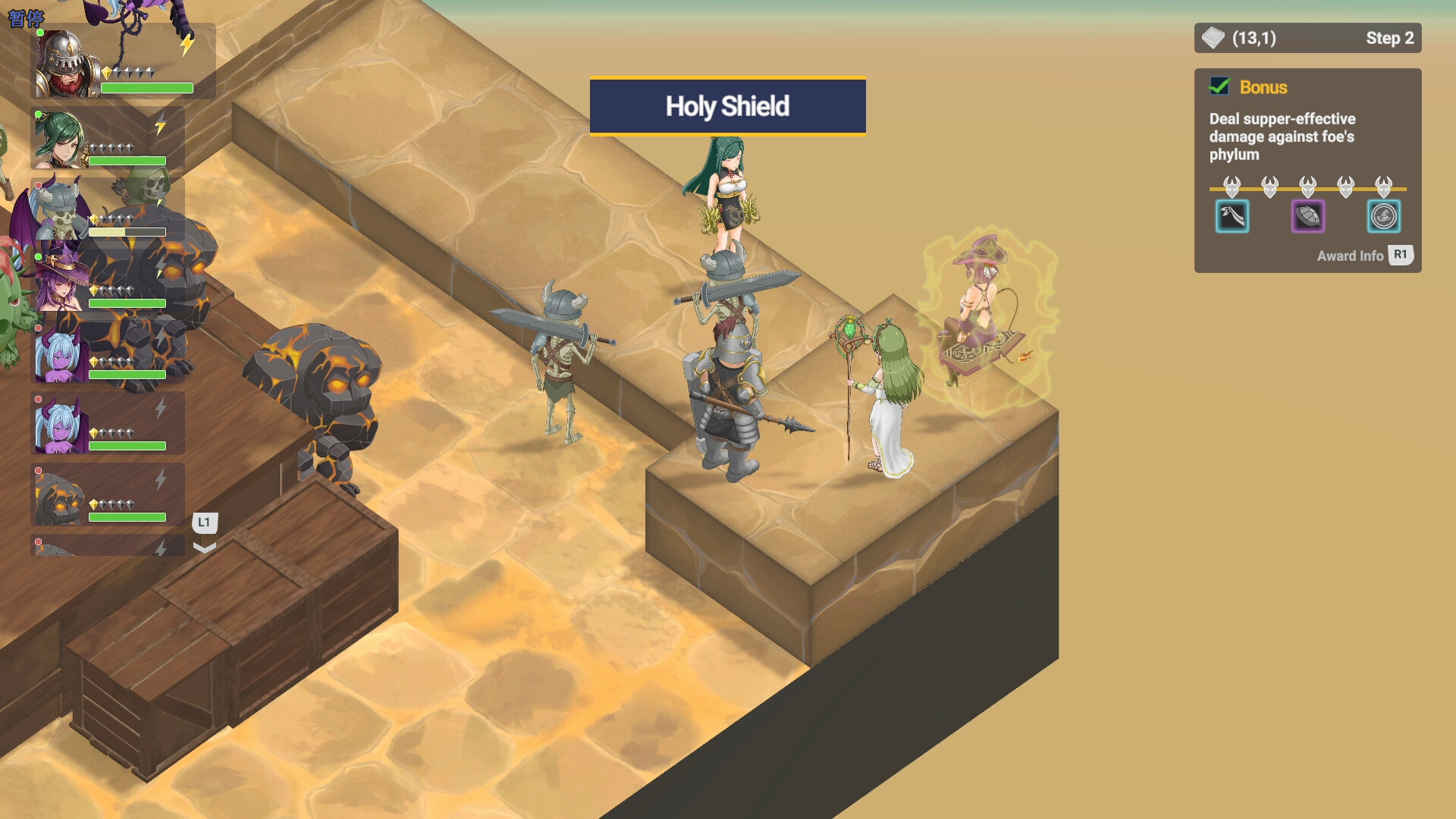The image size is (1456, 819).
Task: Toggle the Bonus objective checkbox
Action: (x=1219, y=87)
